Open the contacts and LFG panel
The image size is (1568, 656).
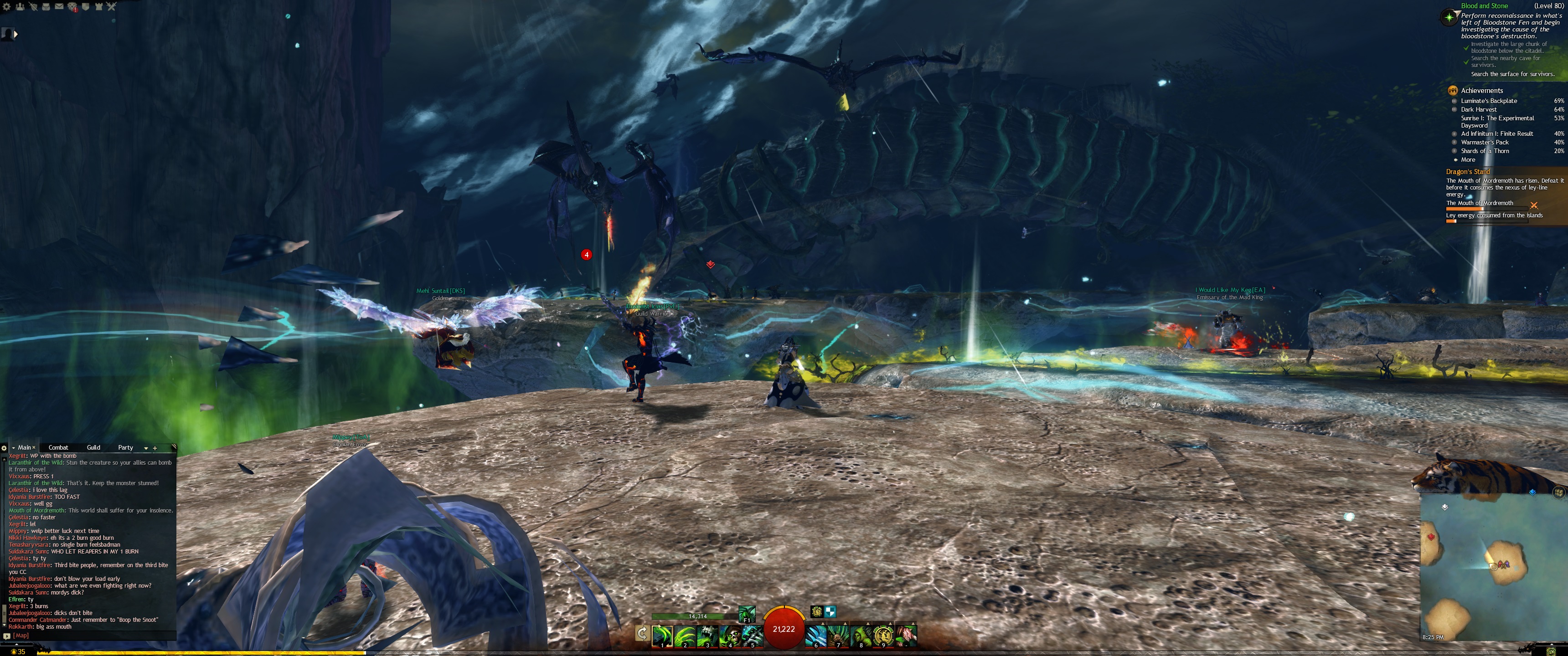point(20,7)
